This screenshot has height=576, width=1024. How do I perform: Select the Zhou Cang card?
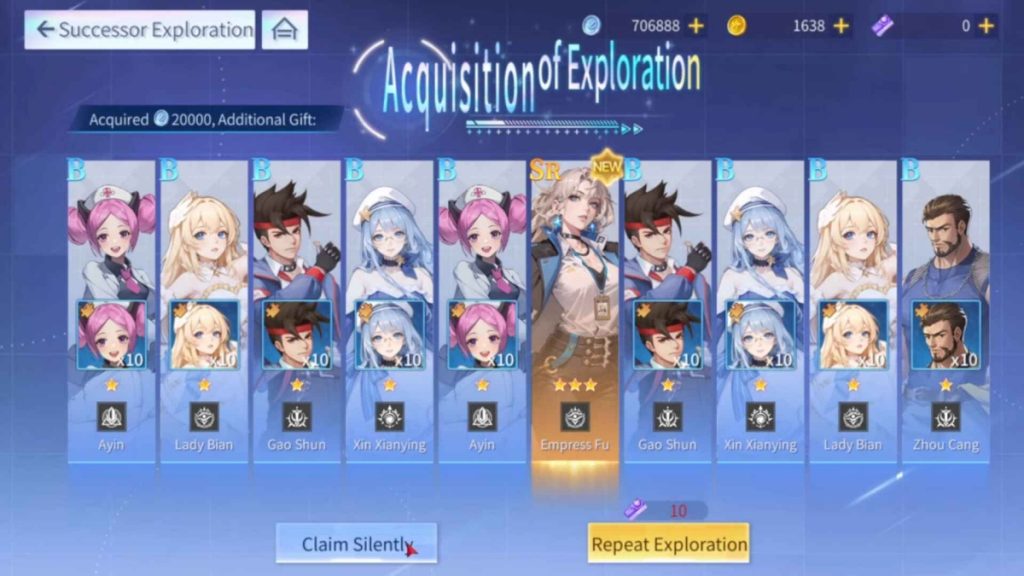pos(945,310)
